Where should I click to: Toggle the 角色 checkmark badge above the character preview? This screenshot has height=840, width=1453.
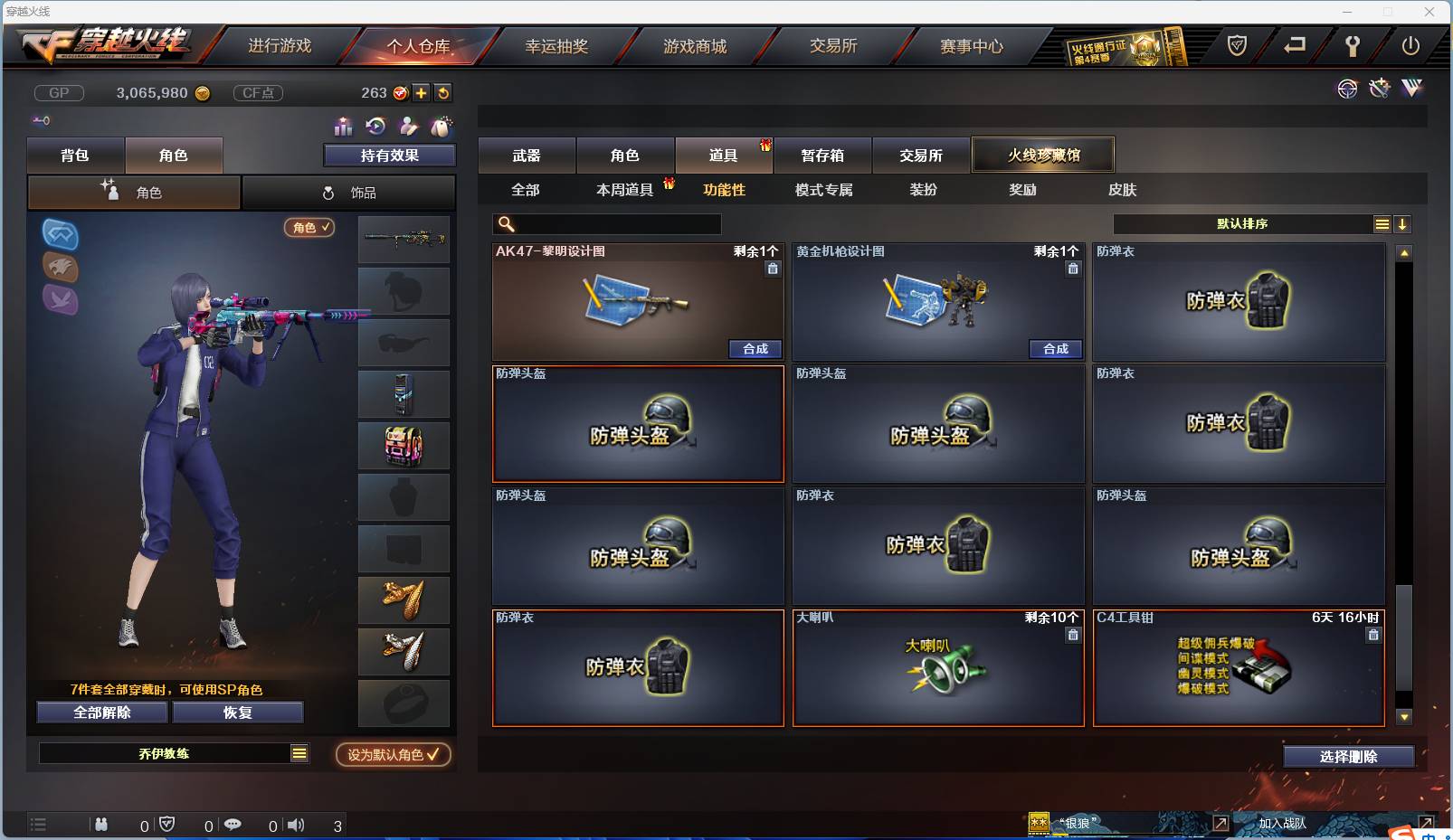click(x=309, y=228)
